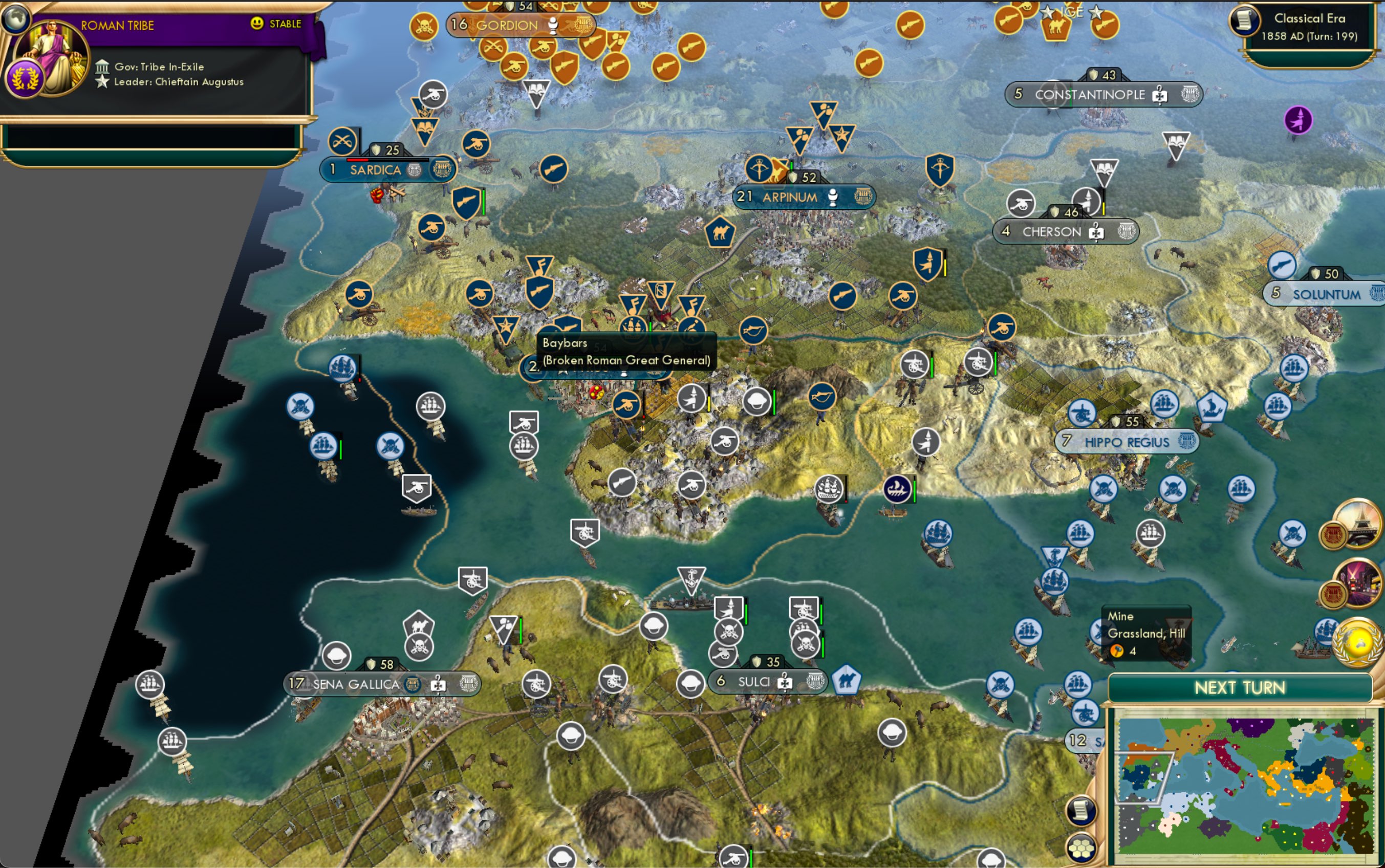Viewport: 1385px width, 868px height.
Task: Toggle the hex grid overlay
Action: click(1081, 849)
